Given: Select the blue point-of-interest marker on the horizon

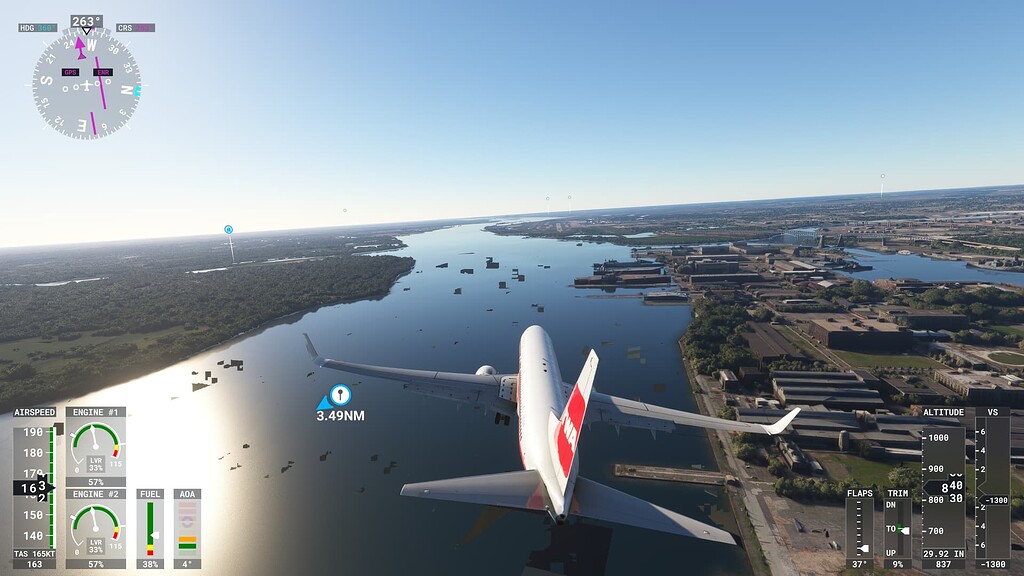Looking at the screenshot, I should point(228,230).
